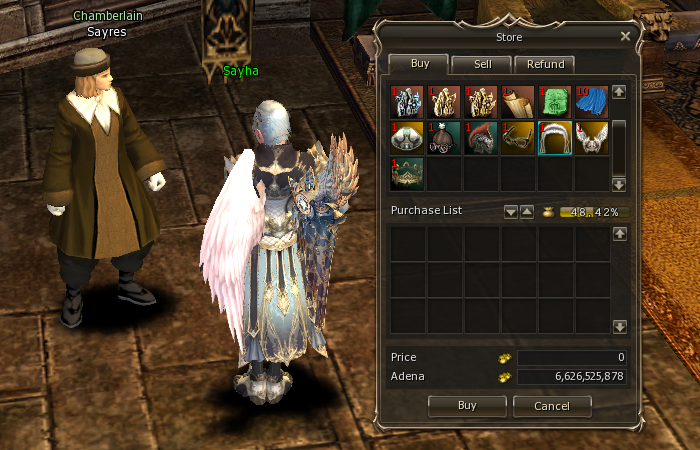Click the store list scroll-up arrow

click(619, 92)
